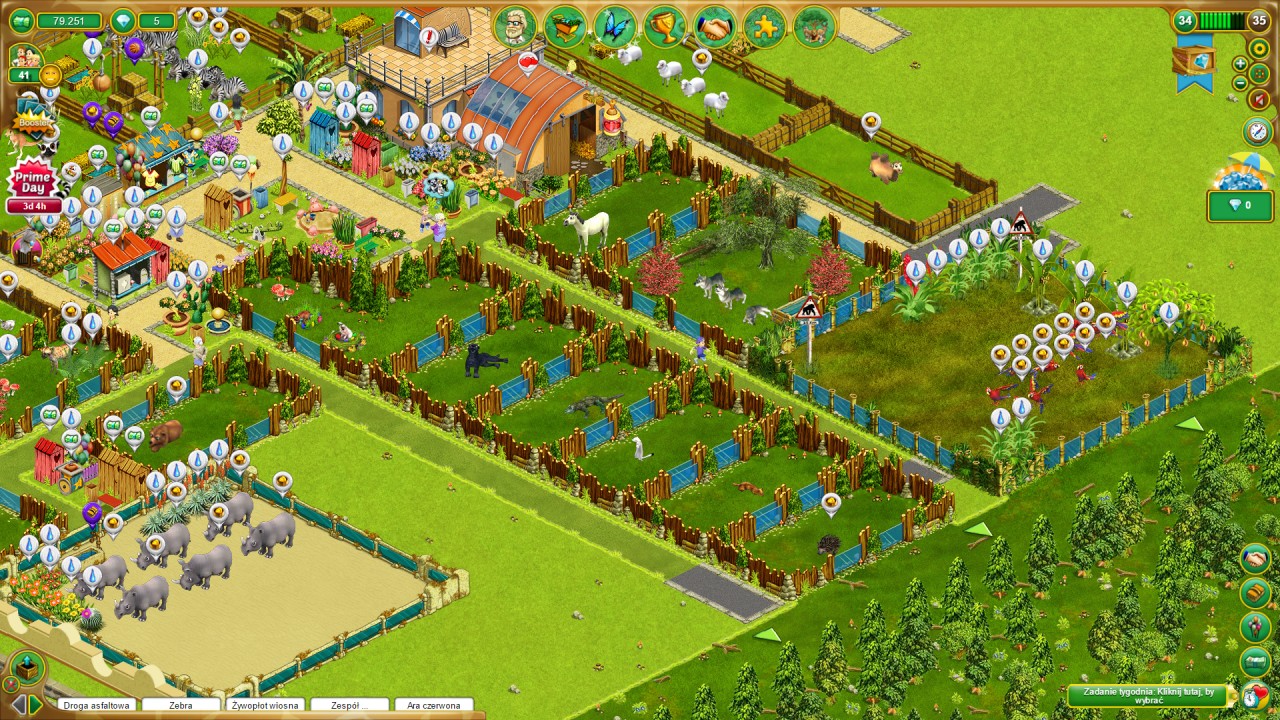Click the compass navigation button

tap(1257, 131)
